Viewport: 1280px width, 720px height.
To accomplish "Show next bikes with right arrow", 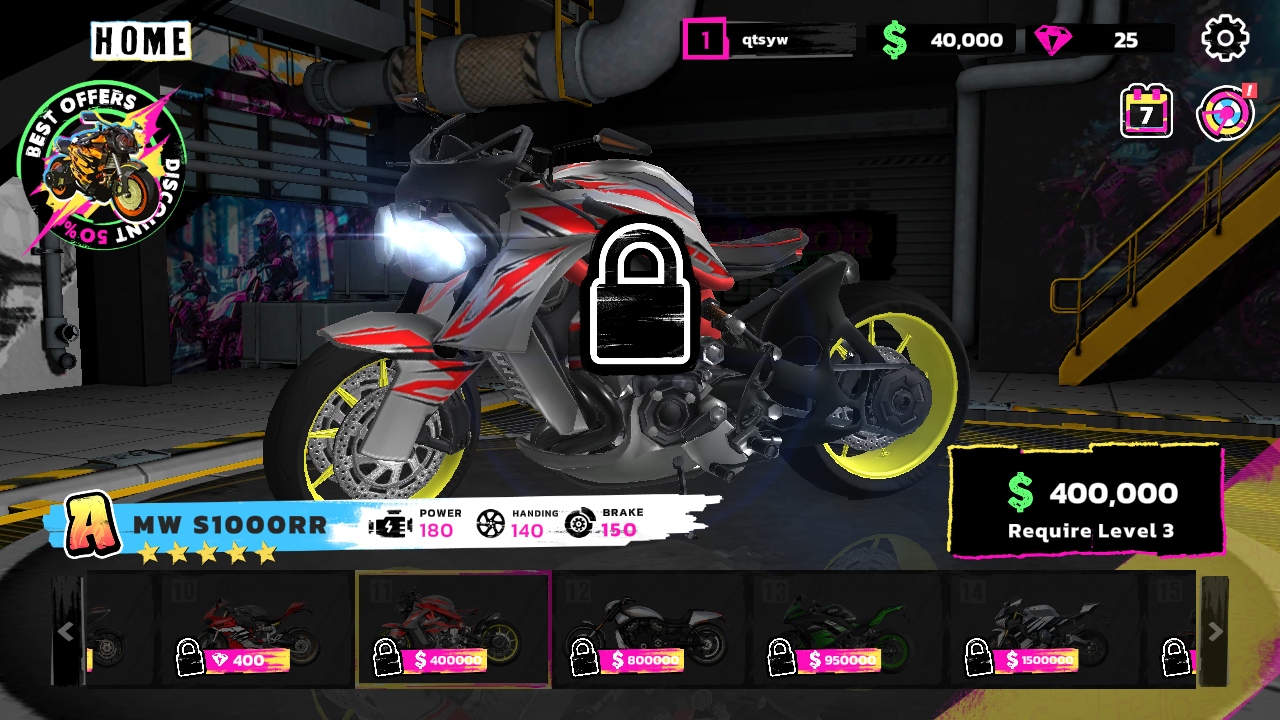I will [1215, 631].
